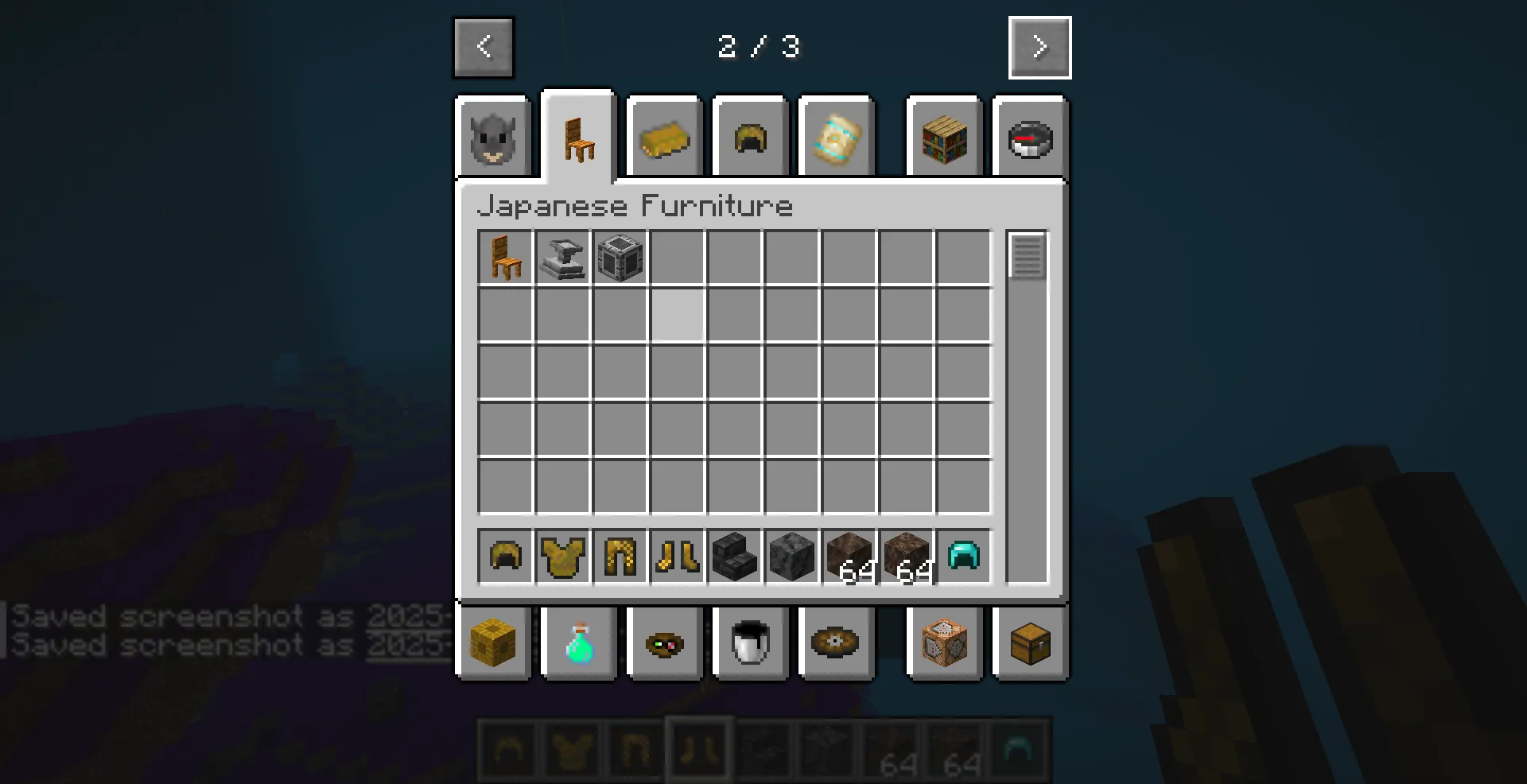Open the chest inventory tab
This screenshot has height=784, width=1527.
click(1032, 643)
